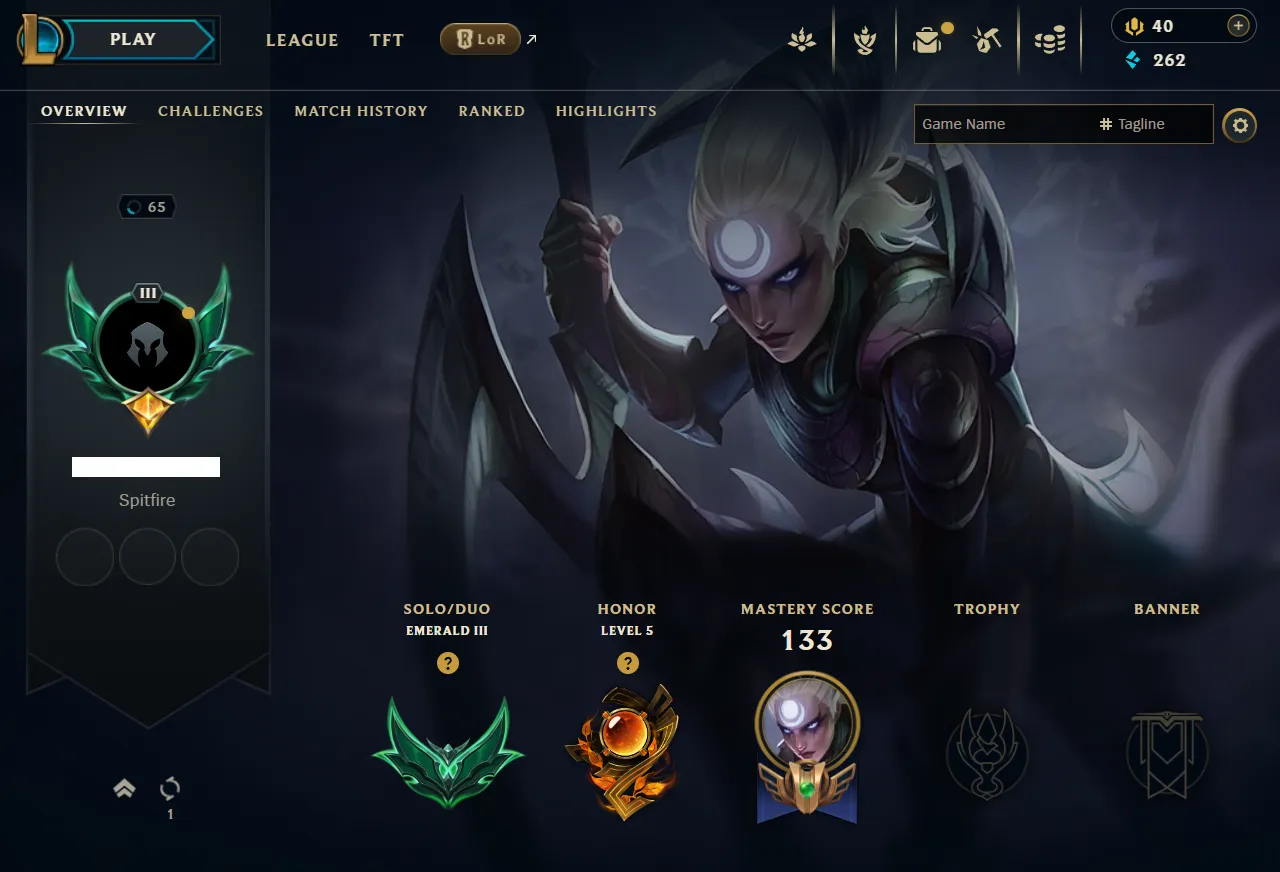Show Solo/Duo rank help question mark
The width and height of the screenshot is (1280, 872).
(448, 663)
